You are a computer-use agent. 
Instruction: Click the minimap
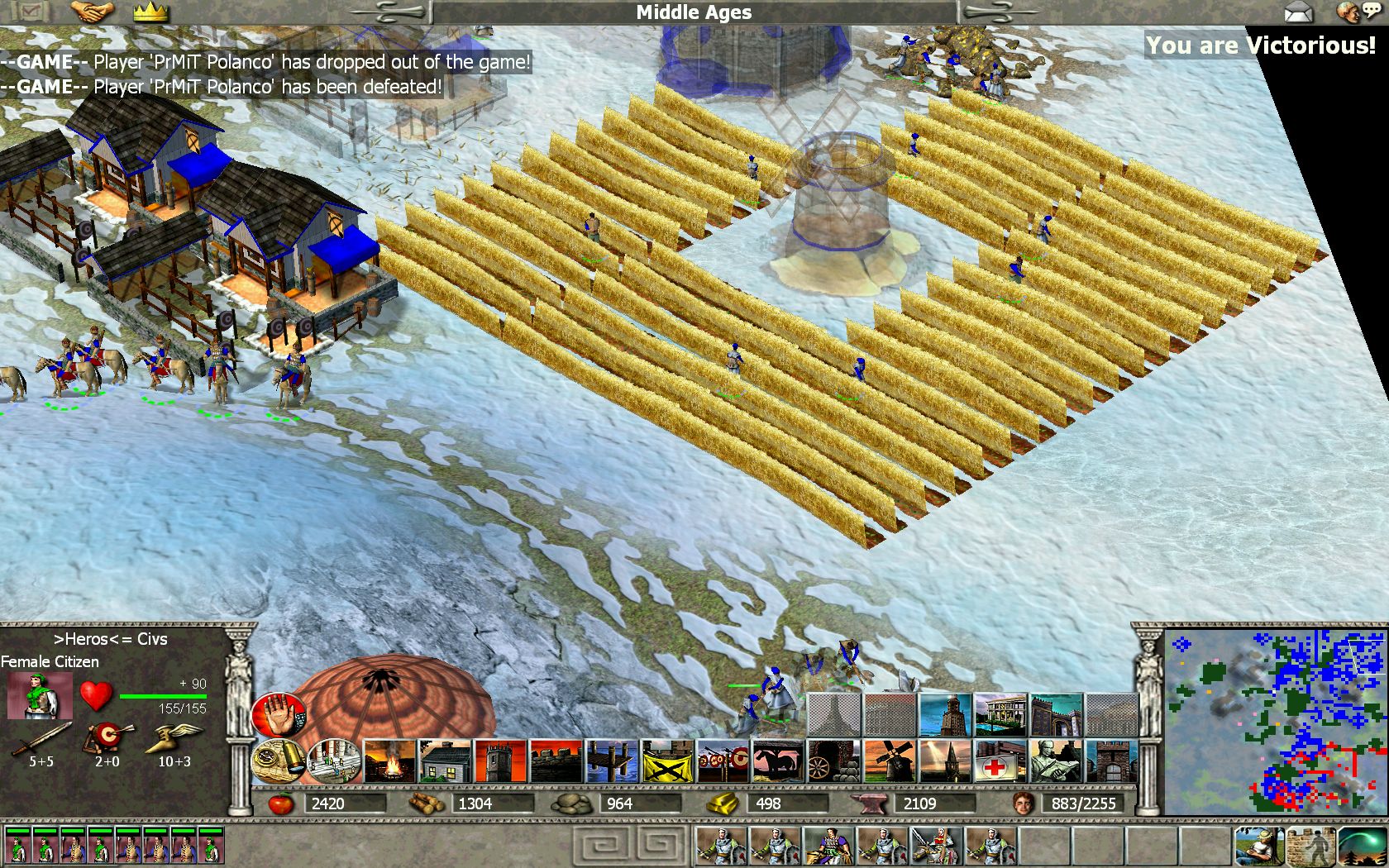pos(1275,723)
